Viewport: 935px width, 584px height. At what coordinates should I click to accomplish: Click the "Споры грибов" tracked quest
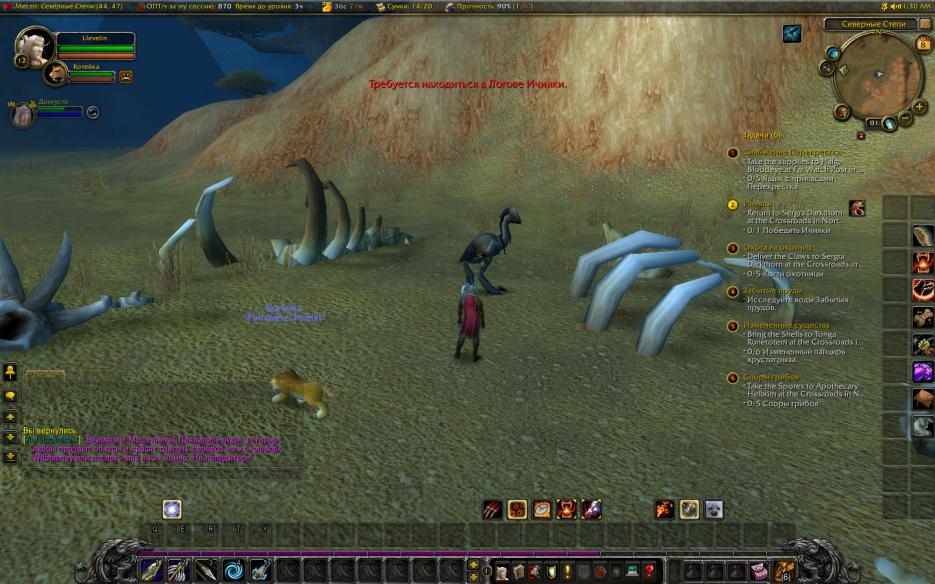click(x=772, y=377)
